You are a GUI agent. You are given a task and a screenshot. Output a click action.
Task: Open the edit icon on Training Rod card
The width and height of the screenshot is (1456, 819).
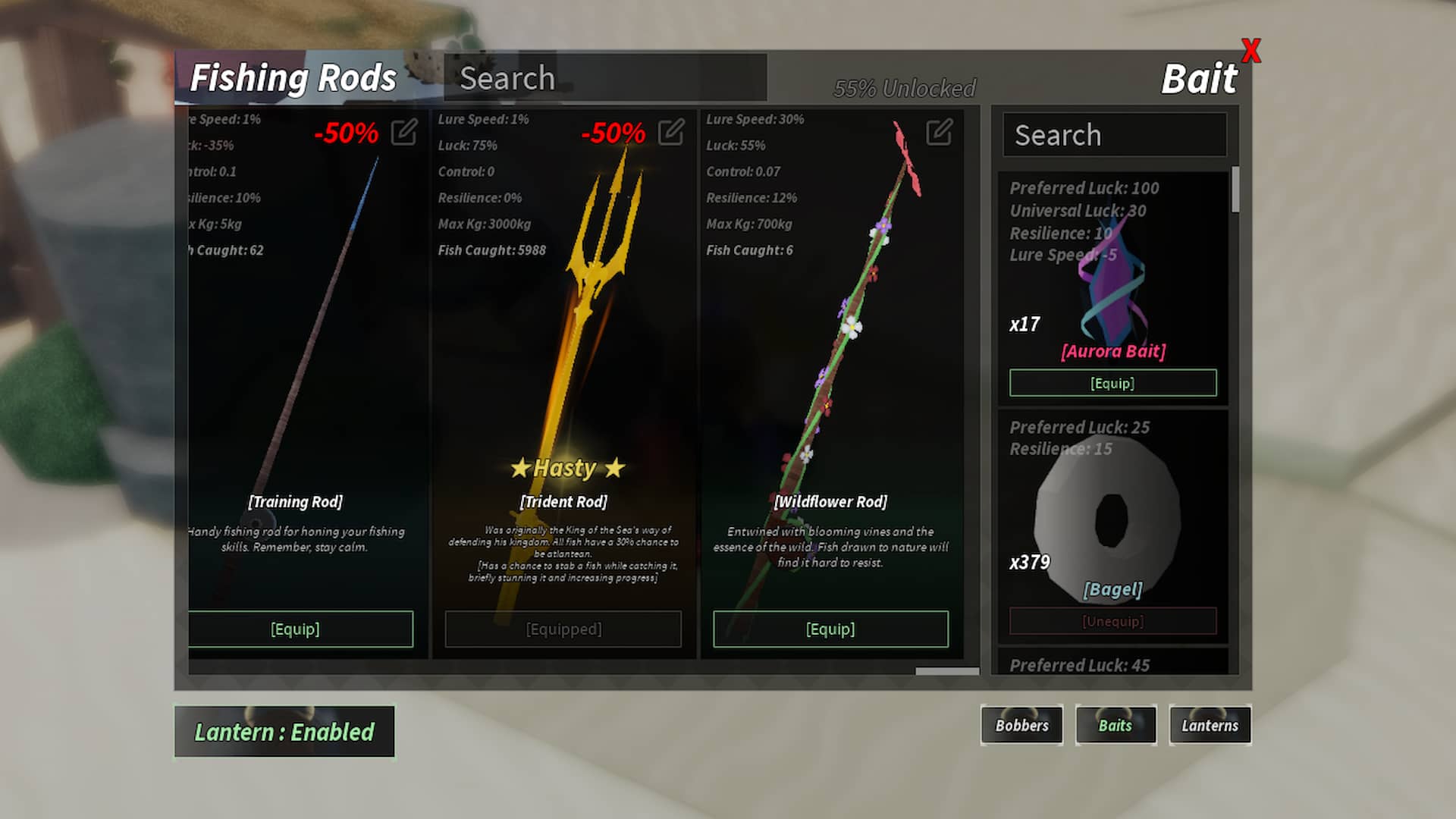[x=405, y=132]
